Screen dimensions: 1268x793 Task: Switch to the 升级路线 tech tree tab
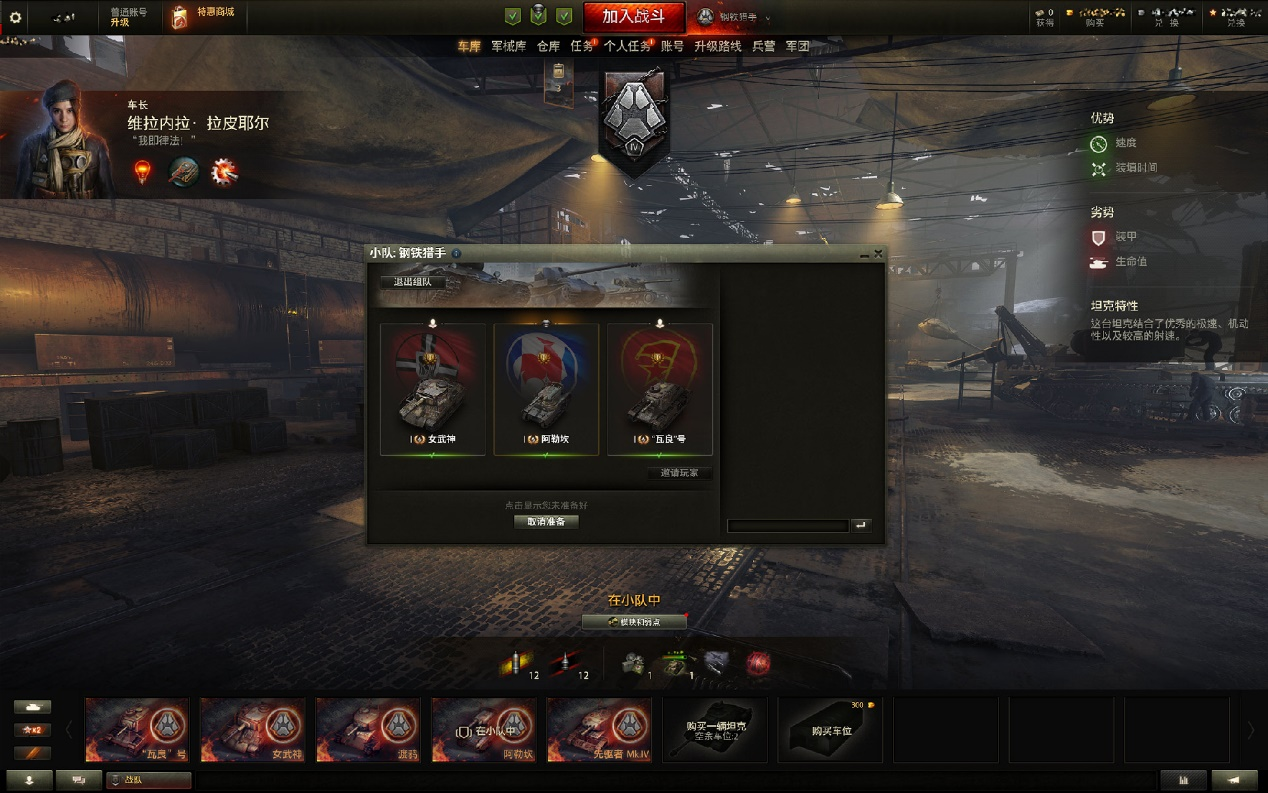[x=717, y=46]
